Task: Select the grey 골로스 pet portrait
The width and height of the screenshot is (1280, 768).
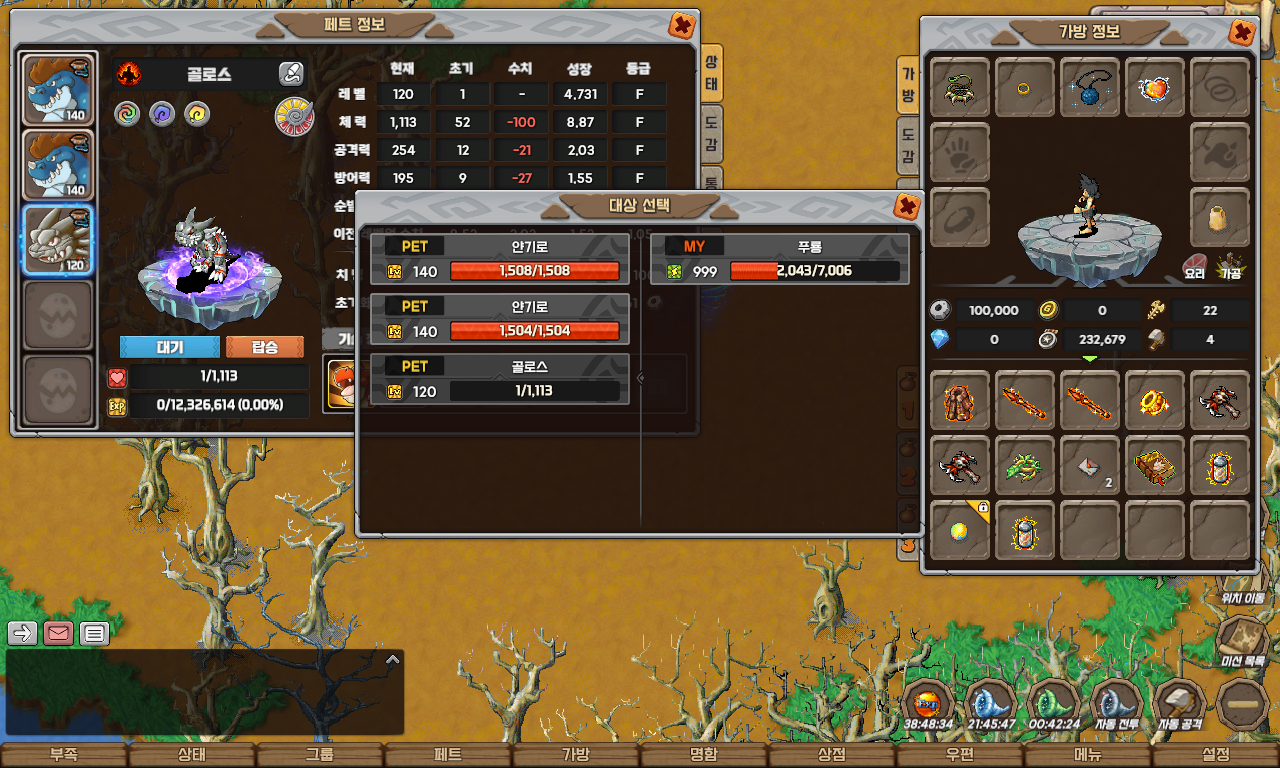Action: (x=58, y=241)
